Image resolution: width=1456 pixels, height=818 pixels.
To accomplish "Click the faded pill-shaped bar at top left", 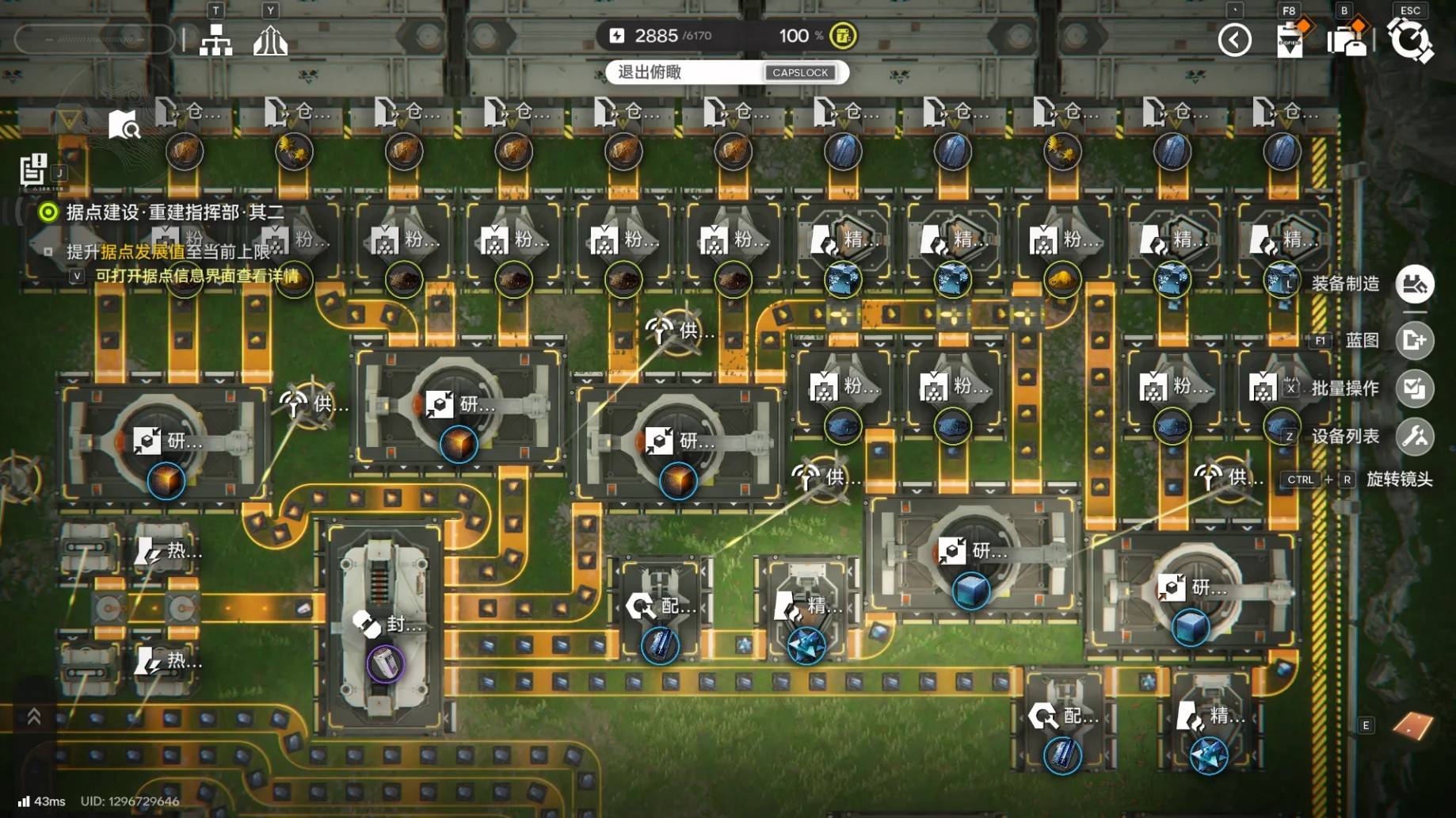I will pos(94,39).
